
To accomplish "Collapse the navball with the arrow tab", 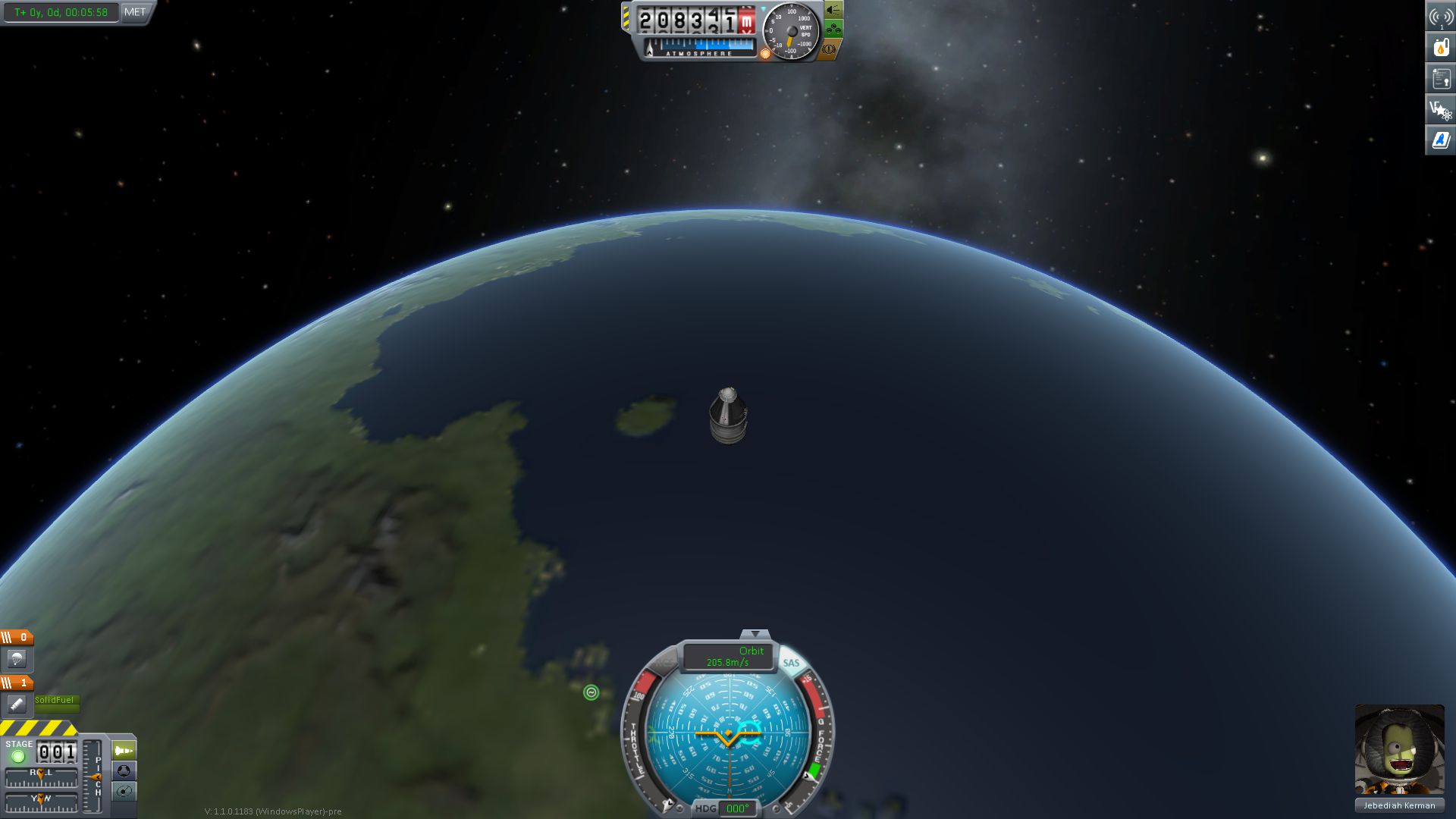I will click(x=755, y=633).
